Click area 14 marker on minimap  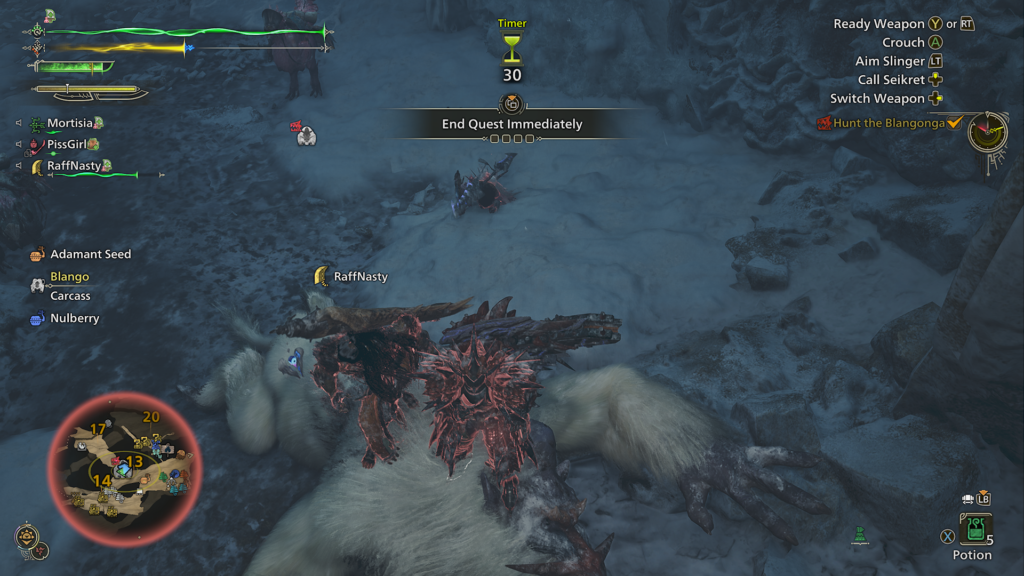coord(102,480)
